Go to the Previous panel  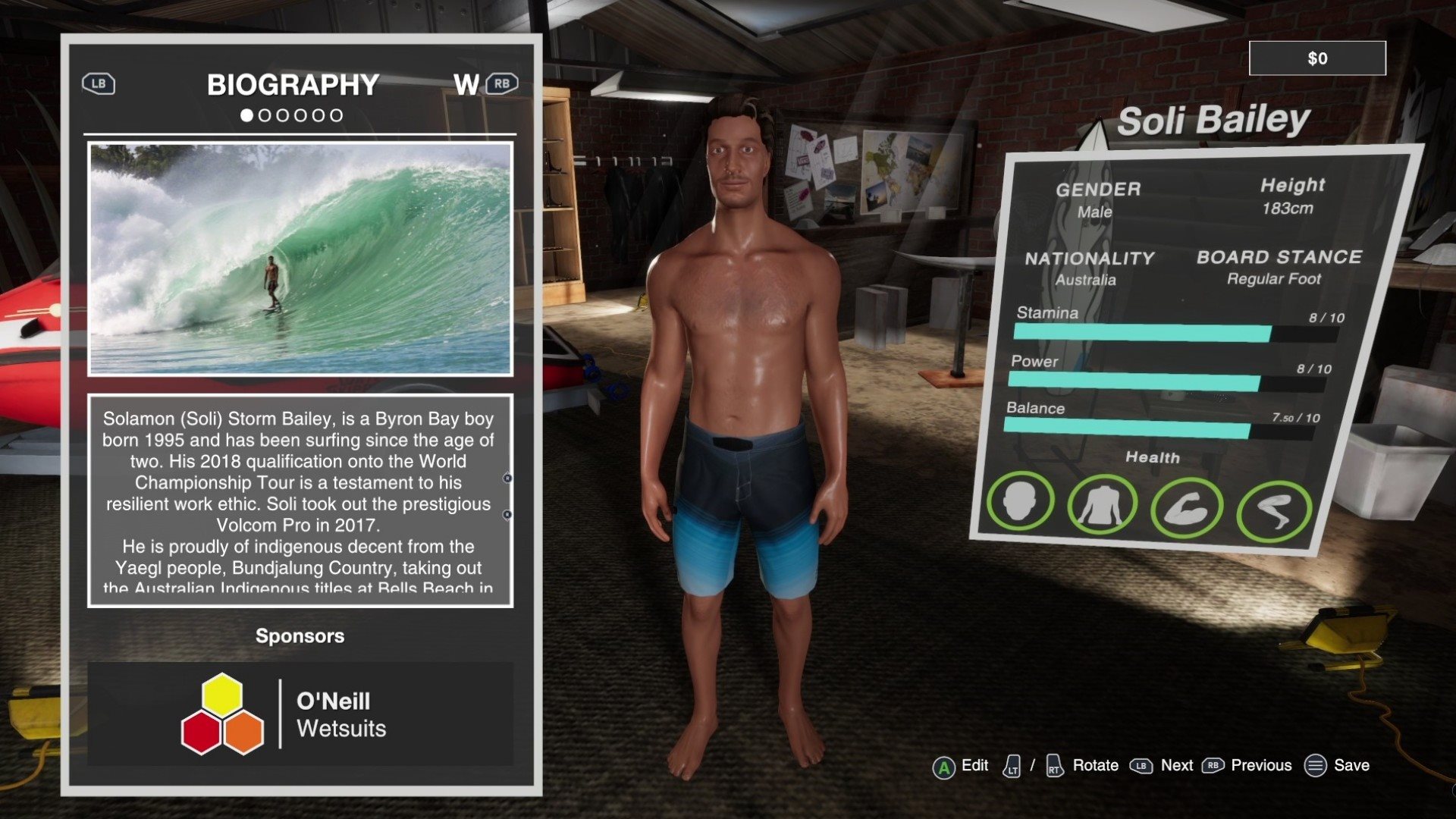coord(1247,766)
